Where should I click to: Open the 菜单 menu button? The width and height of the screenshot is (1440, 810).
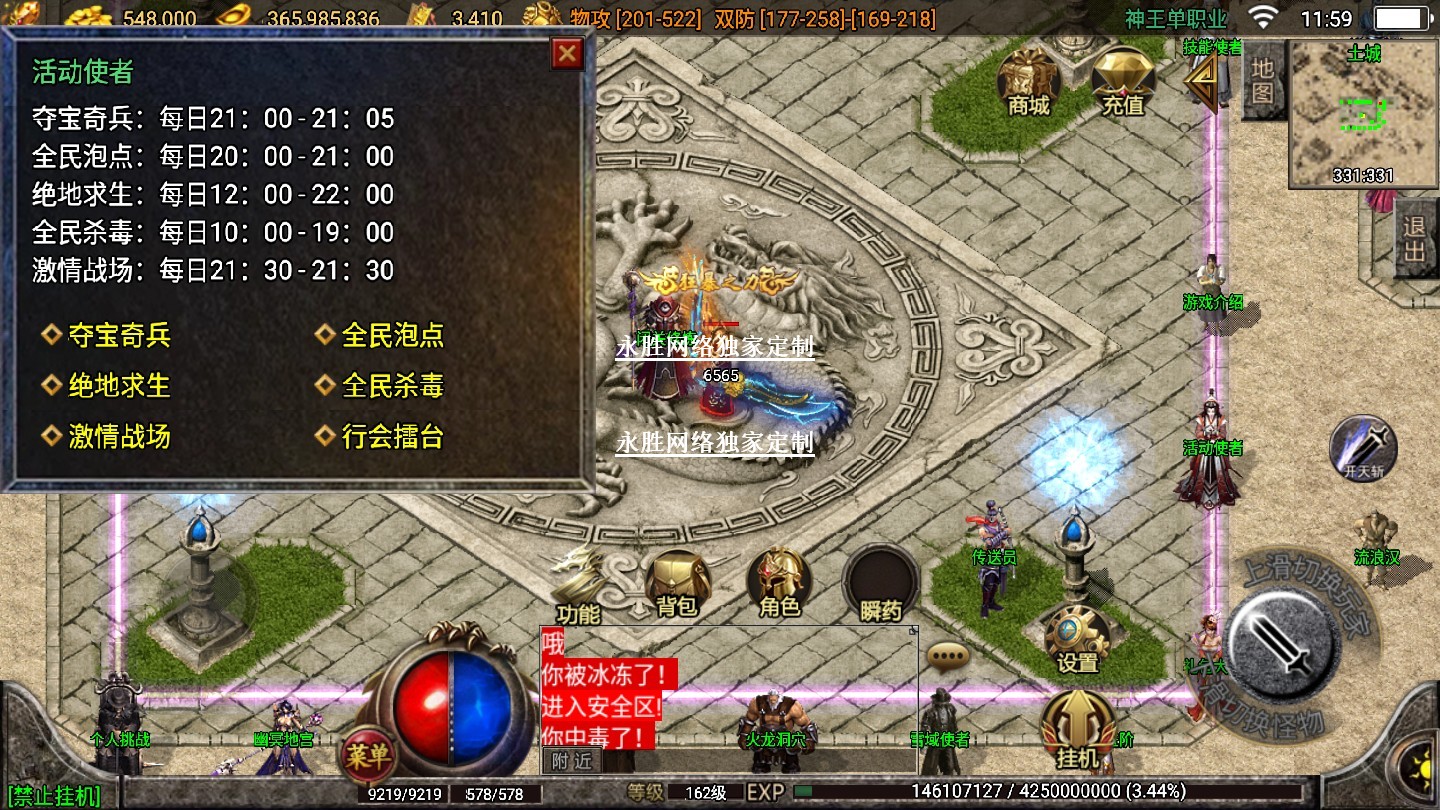coord(367,755)
